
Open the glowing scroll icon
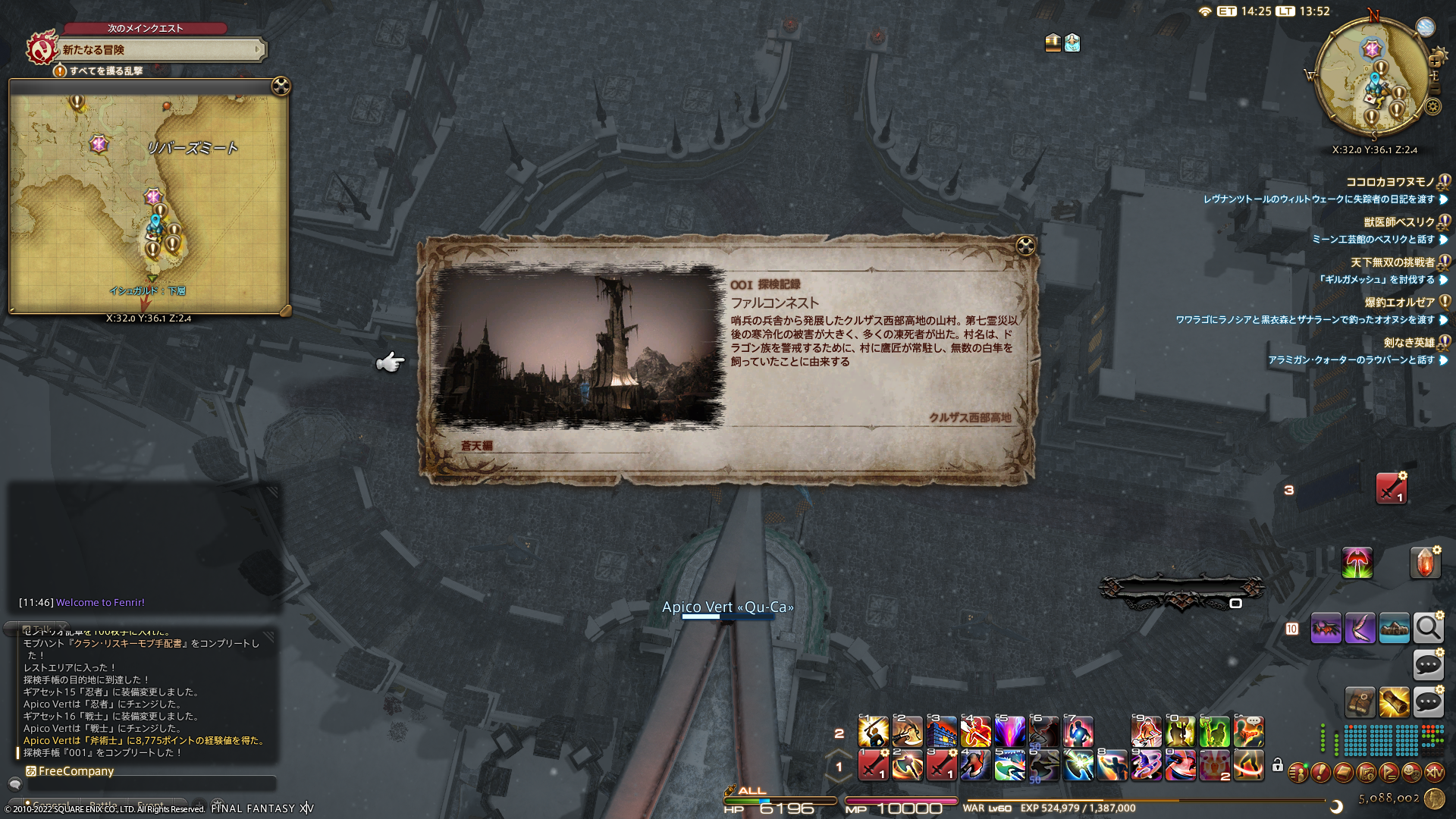pyautogui.click(x=1394, y=703)
